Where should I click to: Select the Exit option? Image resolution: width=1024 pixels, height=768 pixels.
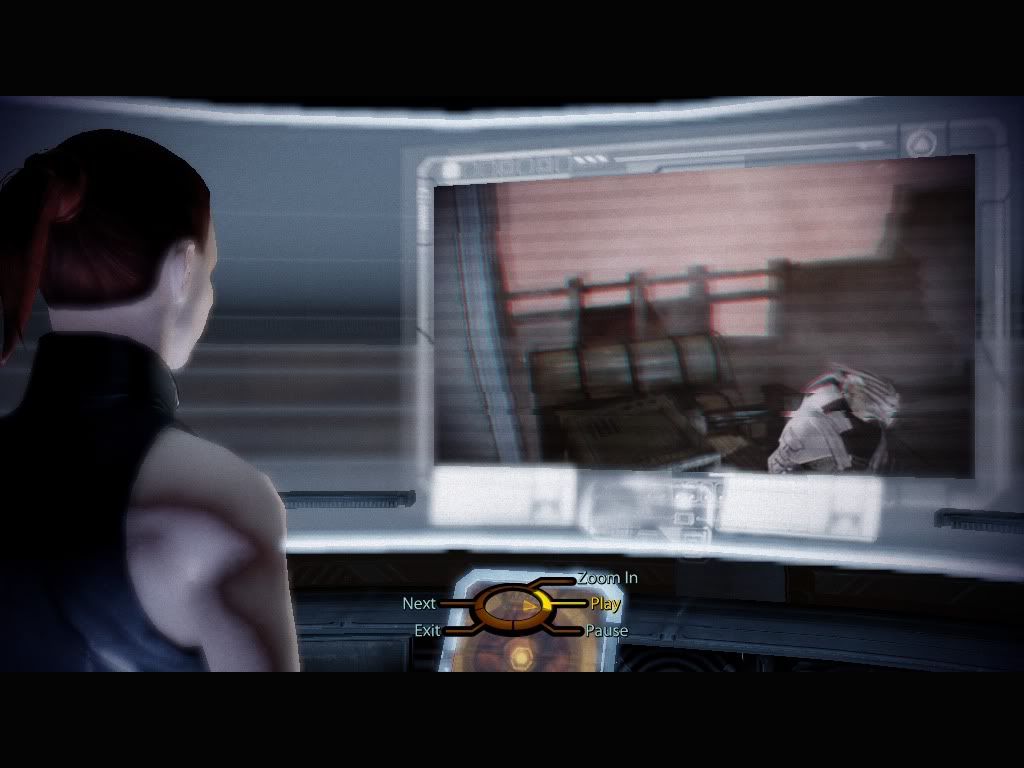click(x=427, y=631)
